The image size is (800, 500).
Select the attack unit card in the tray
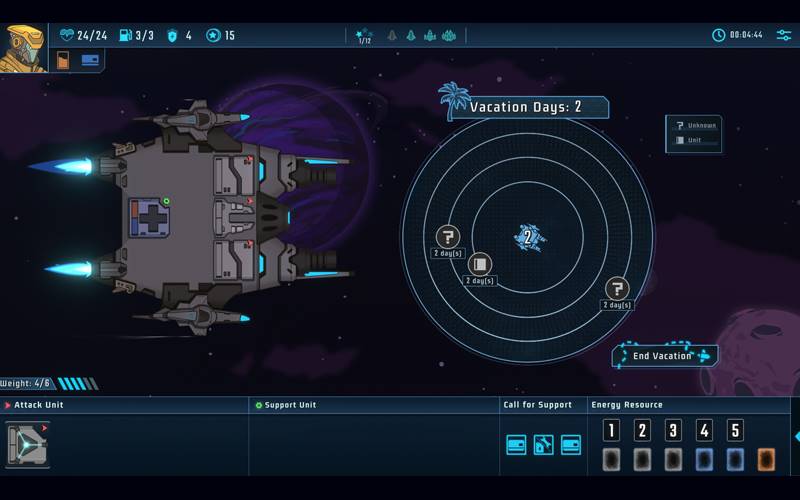pos(28,444)
